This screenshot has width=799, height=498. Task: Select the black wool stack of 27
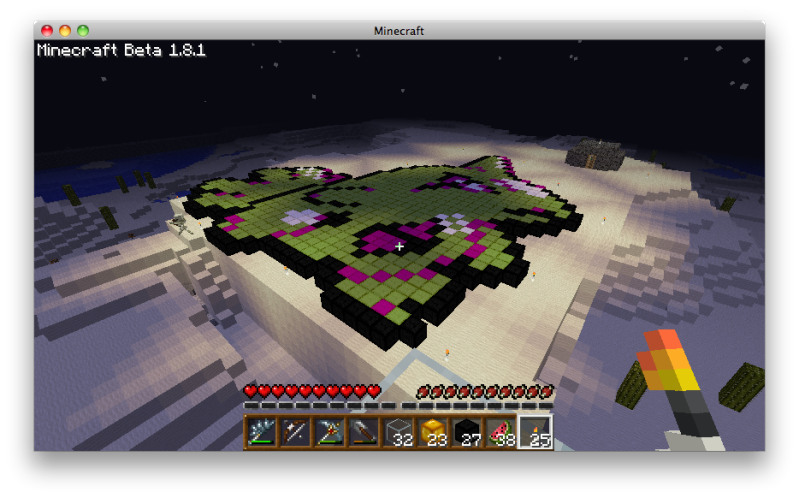[x=466, y=433]
